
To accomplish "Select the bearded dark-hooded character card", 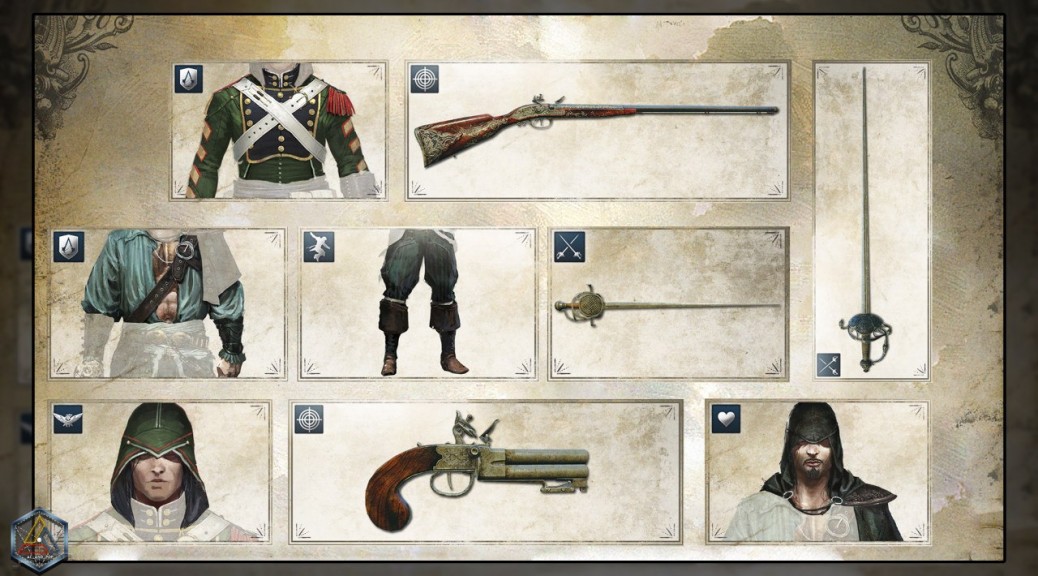I will pos(817,472).
